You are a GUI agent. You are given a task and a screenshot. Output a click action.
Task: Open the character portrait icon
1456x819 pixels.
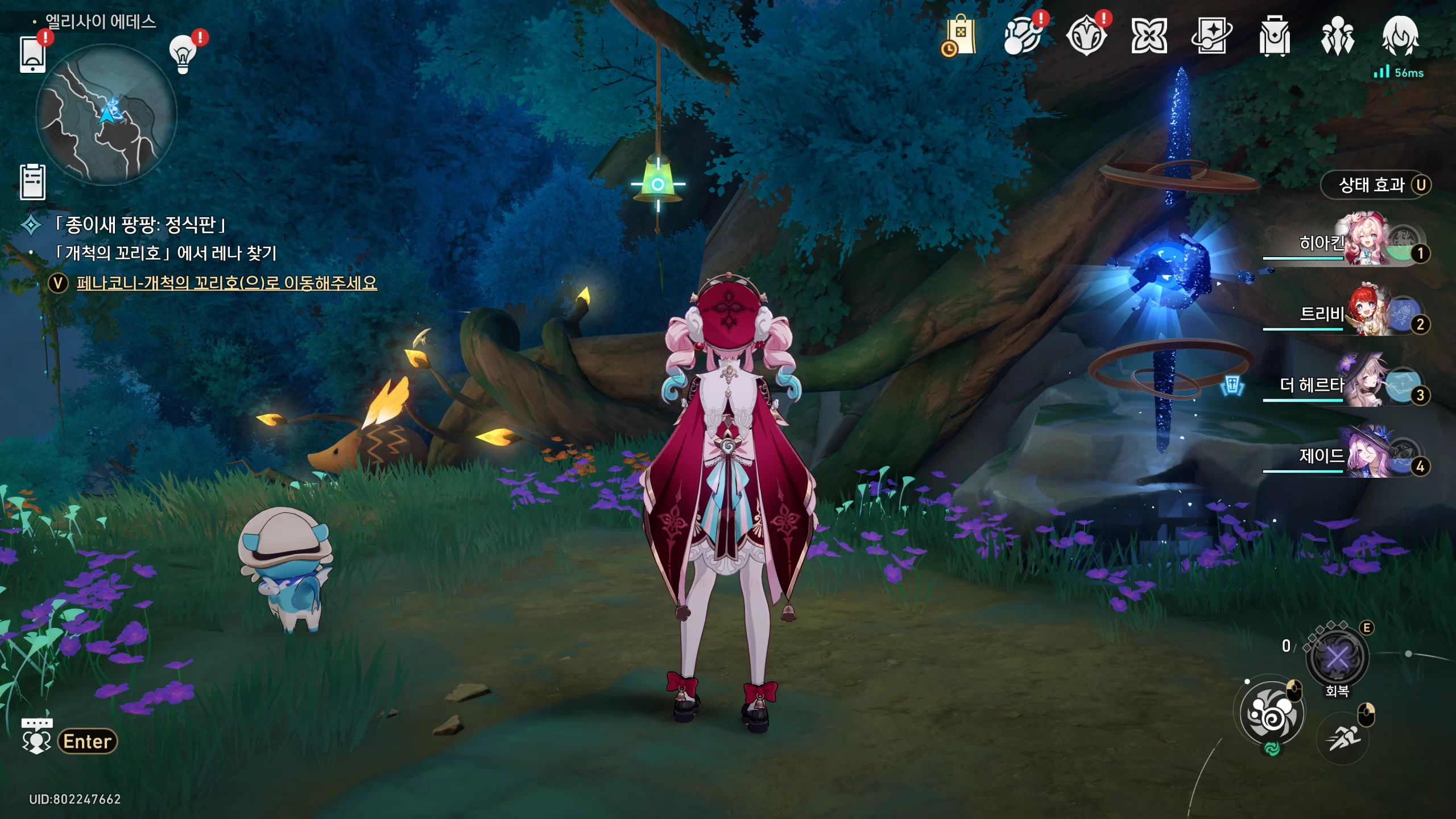tap(1400, 36)
